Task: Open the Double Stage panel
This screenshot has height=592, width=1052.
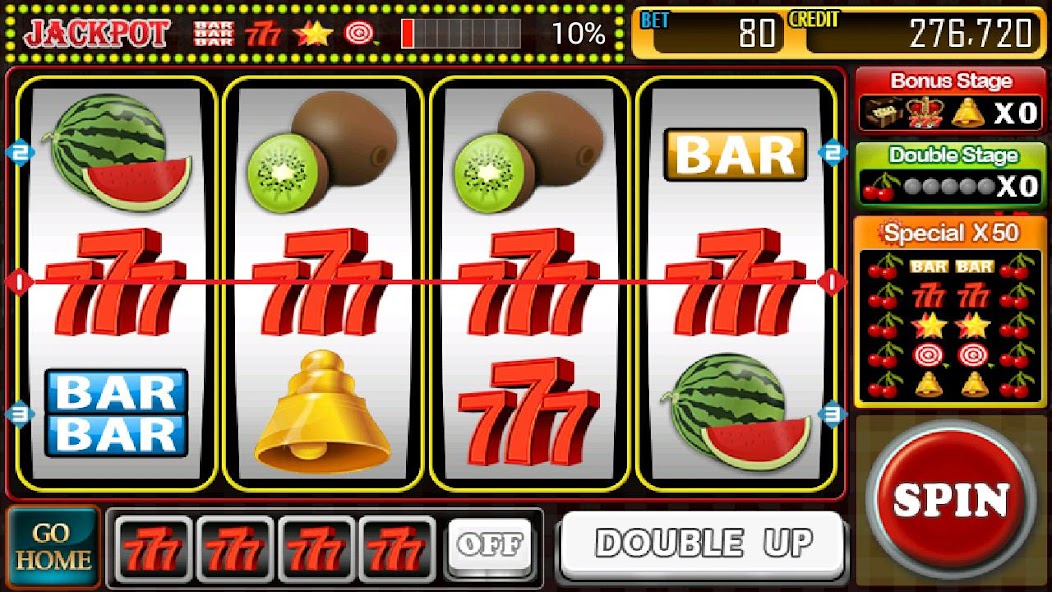Action: (x=949, y=174)
